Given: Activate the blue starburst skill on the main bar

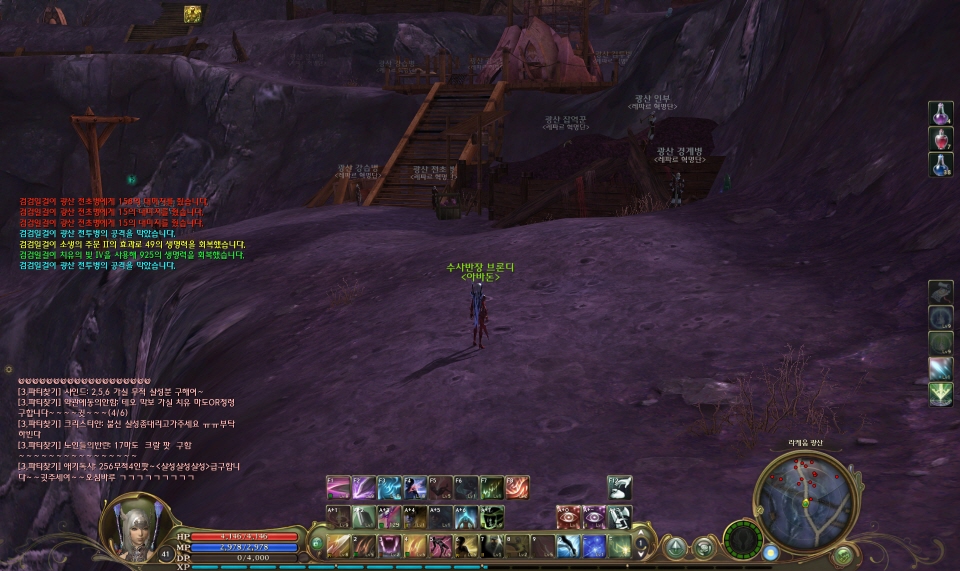Looking at the screenshot, I should click(x=594, y=546).
